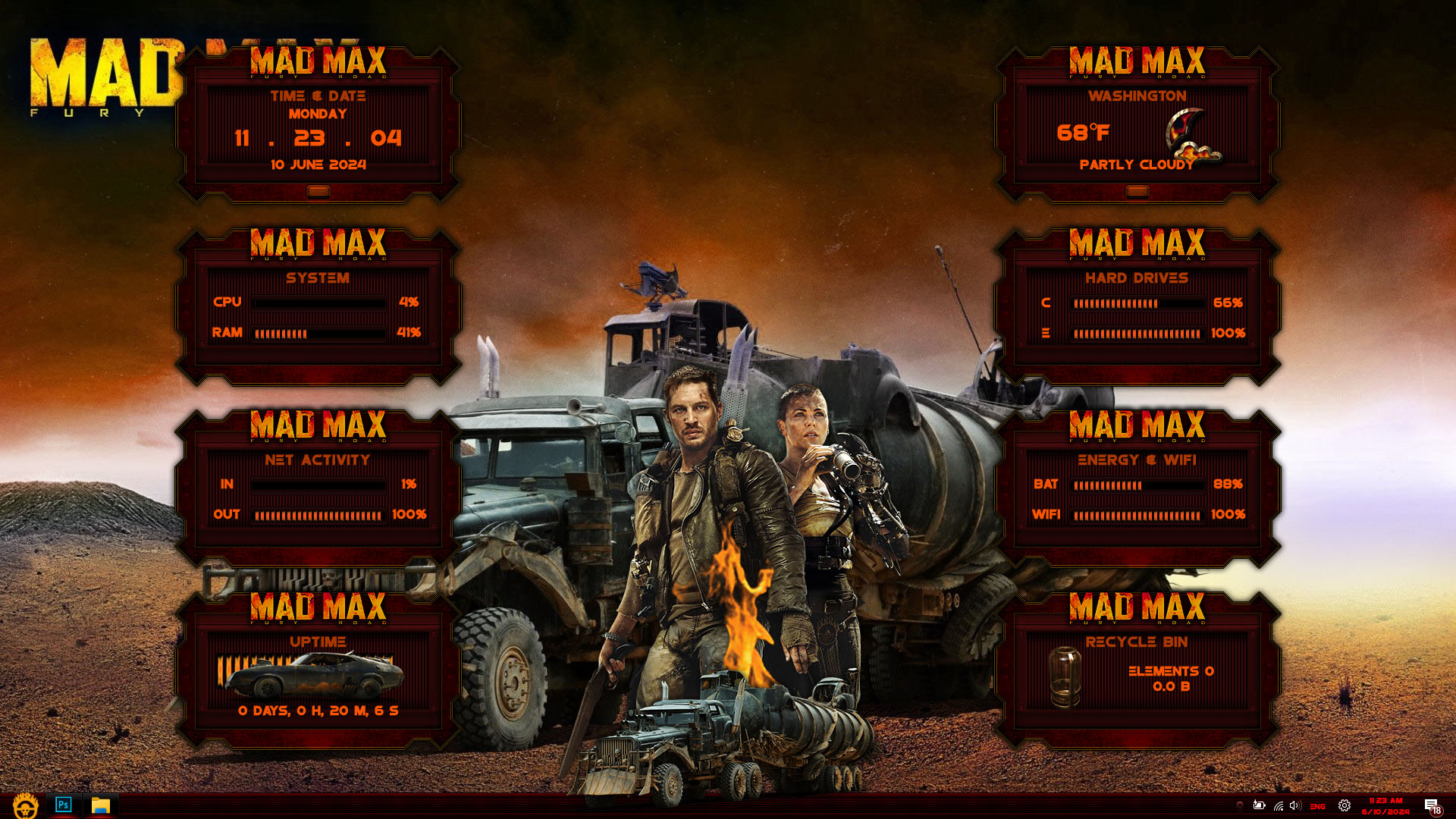Open the Recycle Bin widget's bin icon
The width and height of the screenshot is (1456, 819).
pyautogui.click(x=1065, y=676)
